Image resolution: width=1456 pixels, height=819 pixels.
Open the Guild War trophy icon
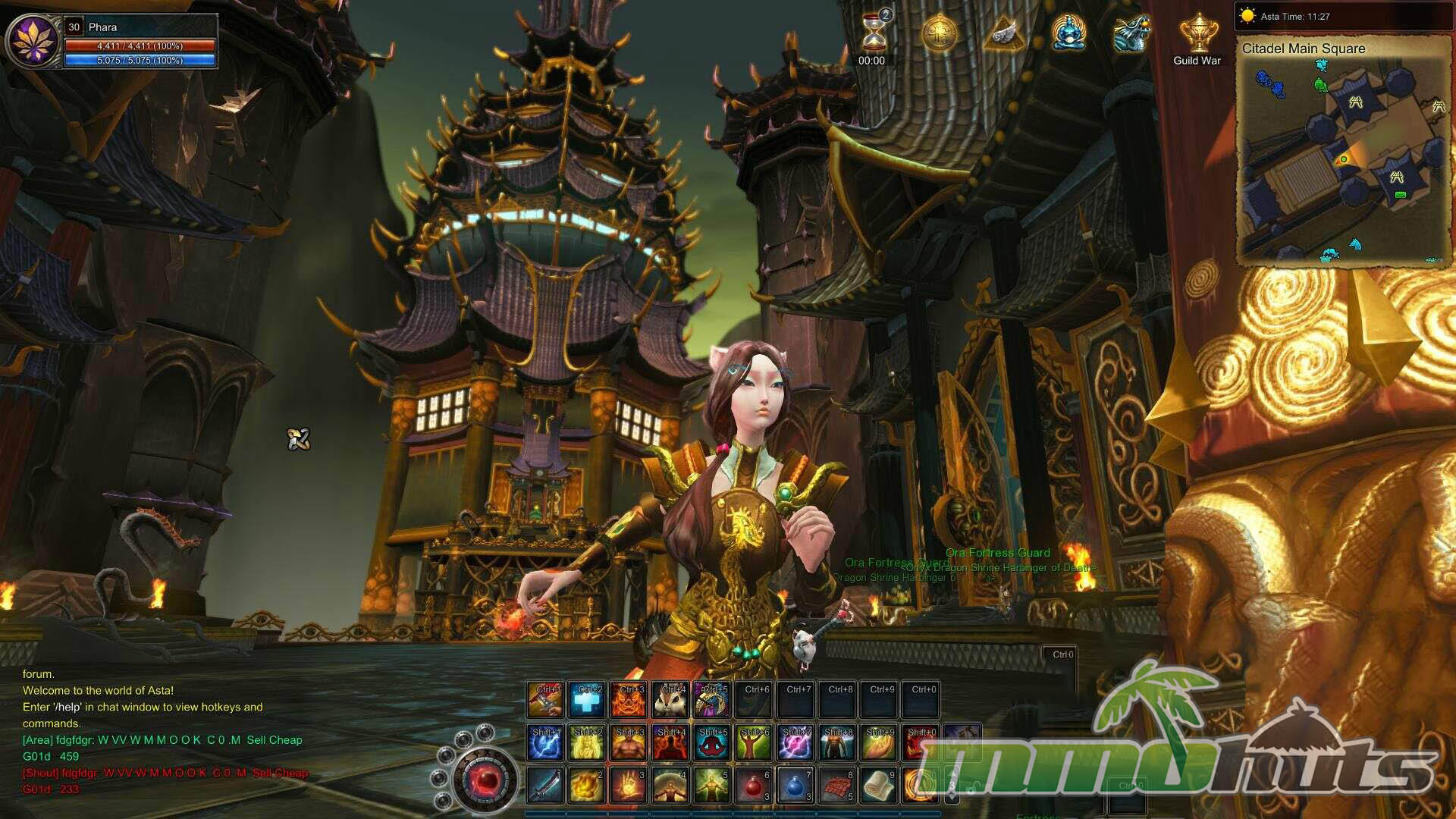coord(1197,35)
